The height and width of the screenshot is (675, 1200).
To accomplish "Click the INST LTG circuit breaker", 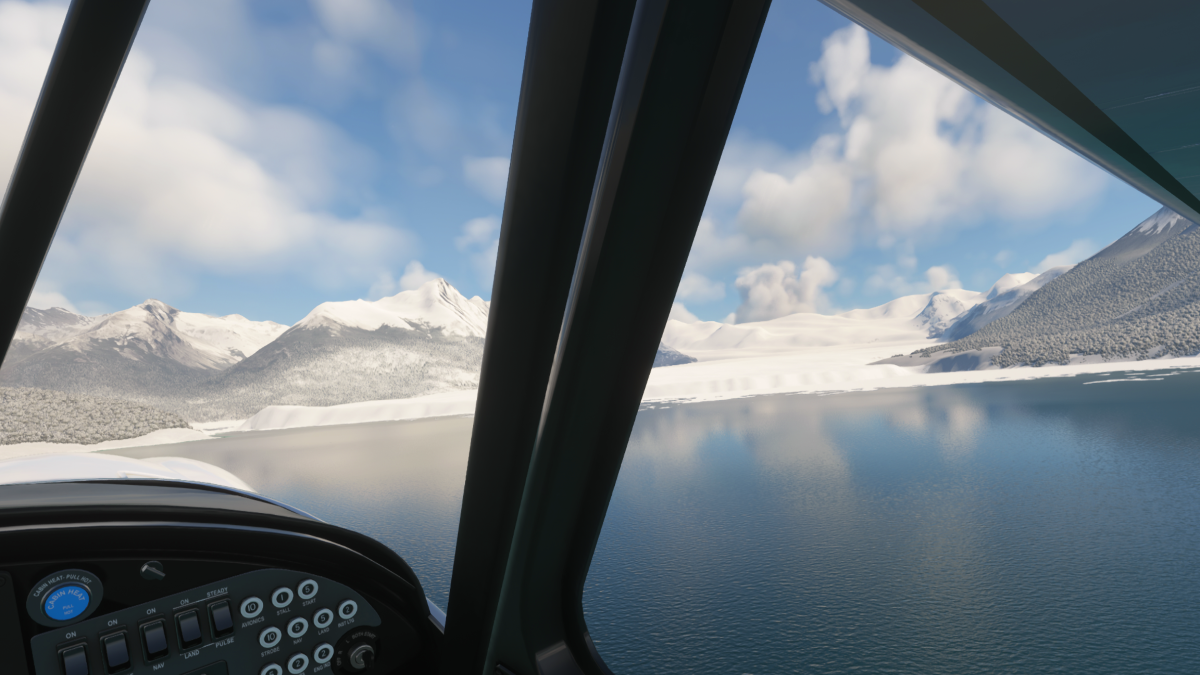I will [x=348, y=609].
